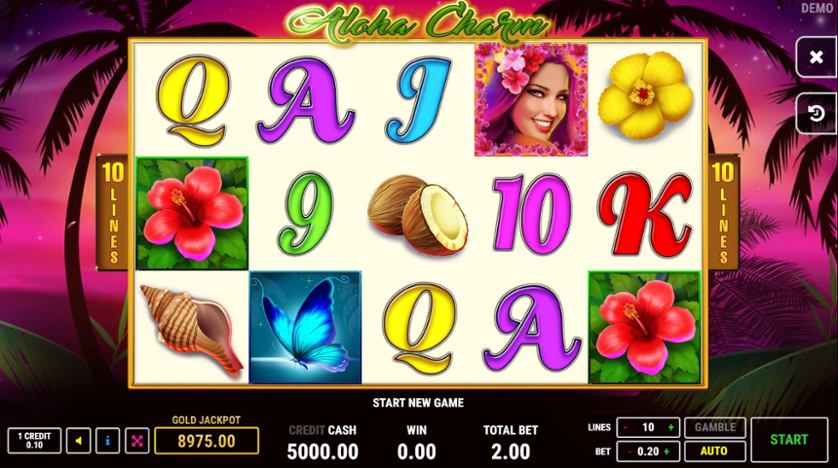Viewport: 838px width, 468px height.
Task: Change the 1 CREDIT denomination button
Action: point(34,440)
